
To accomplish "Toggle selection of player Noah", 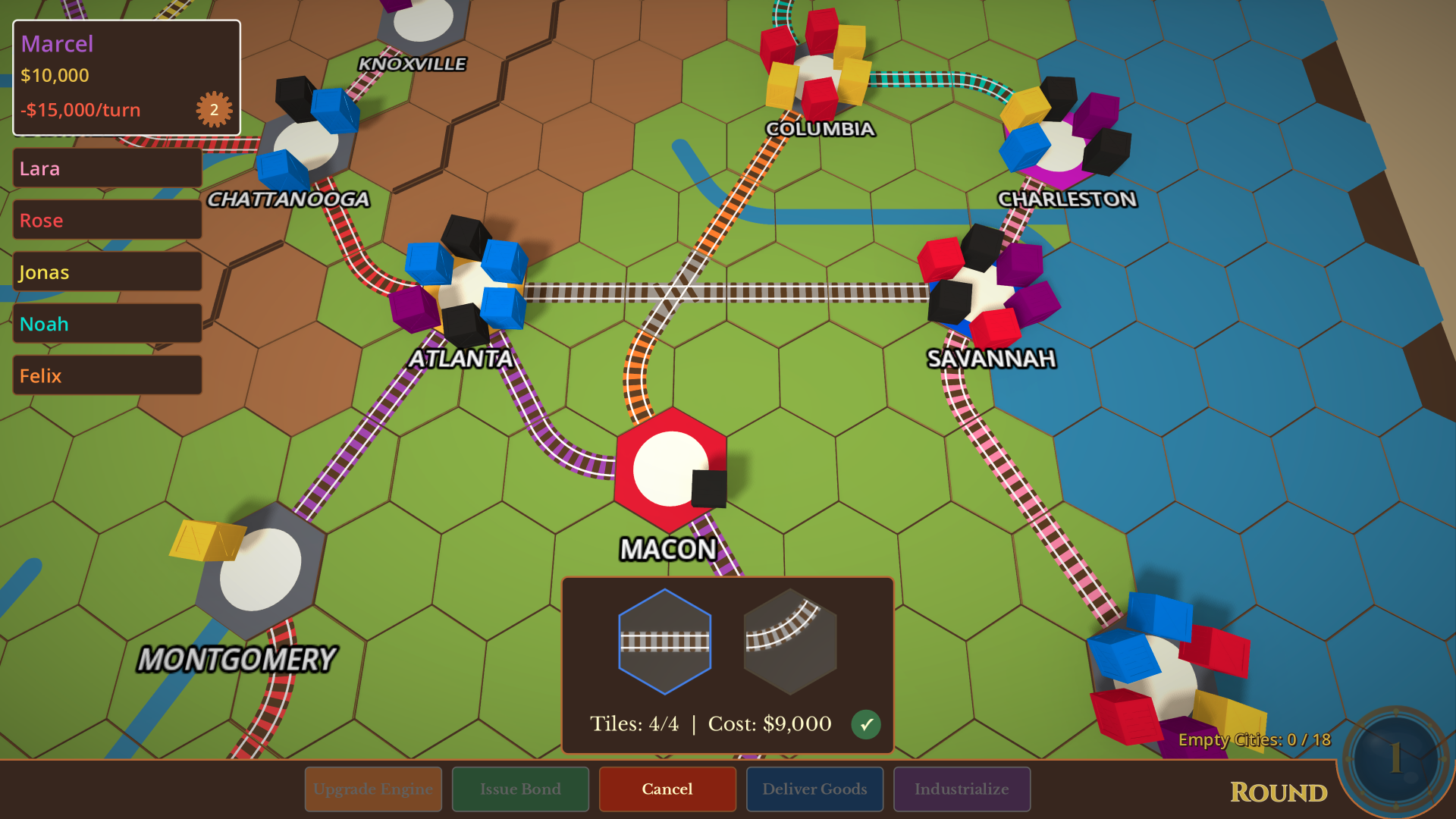I will (x=106, y=323).
